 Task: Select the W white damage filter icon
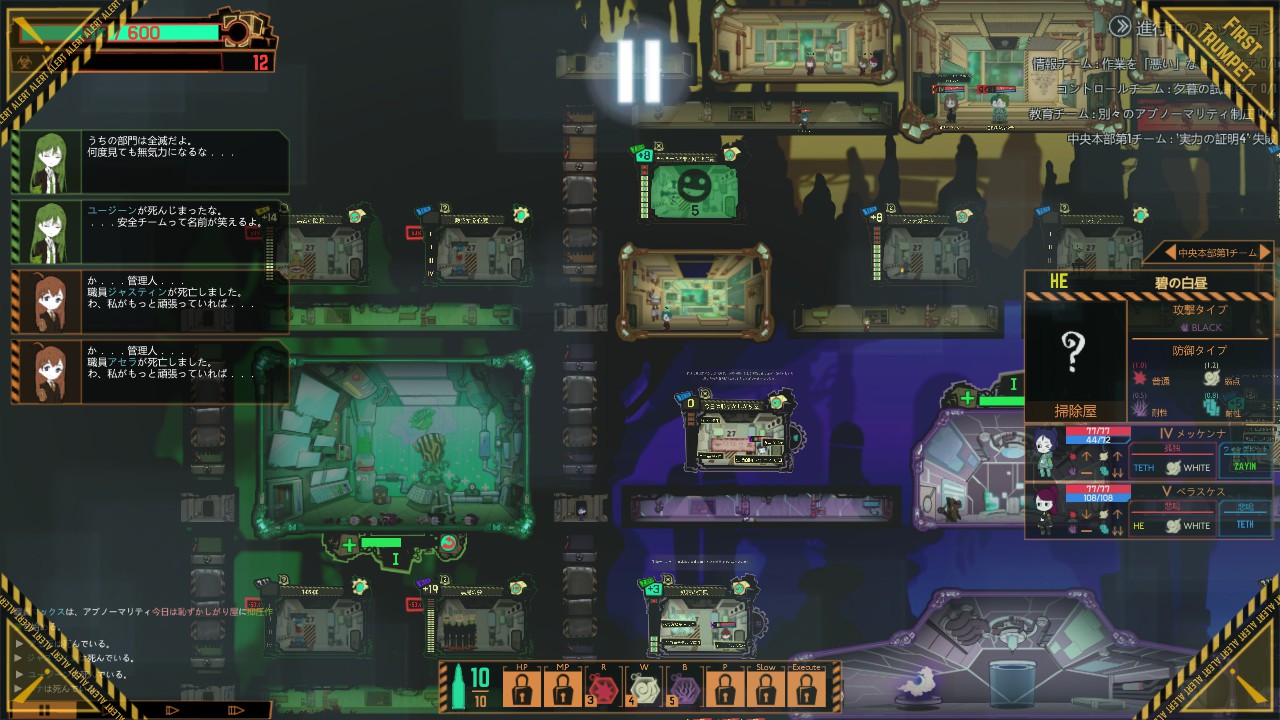click(x=643, y=690)
